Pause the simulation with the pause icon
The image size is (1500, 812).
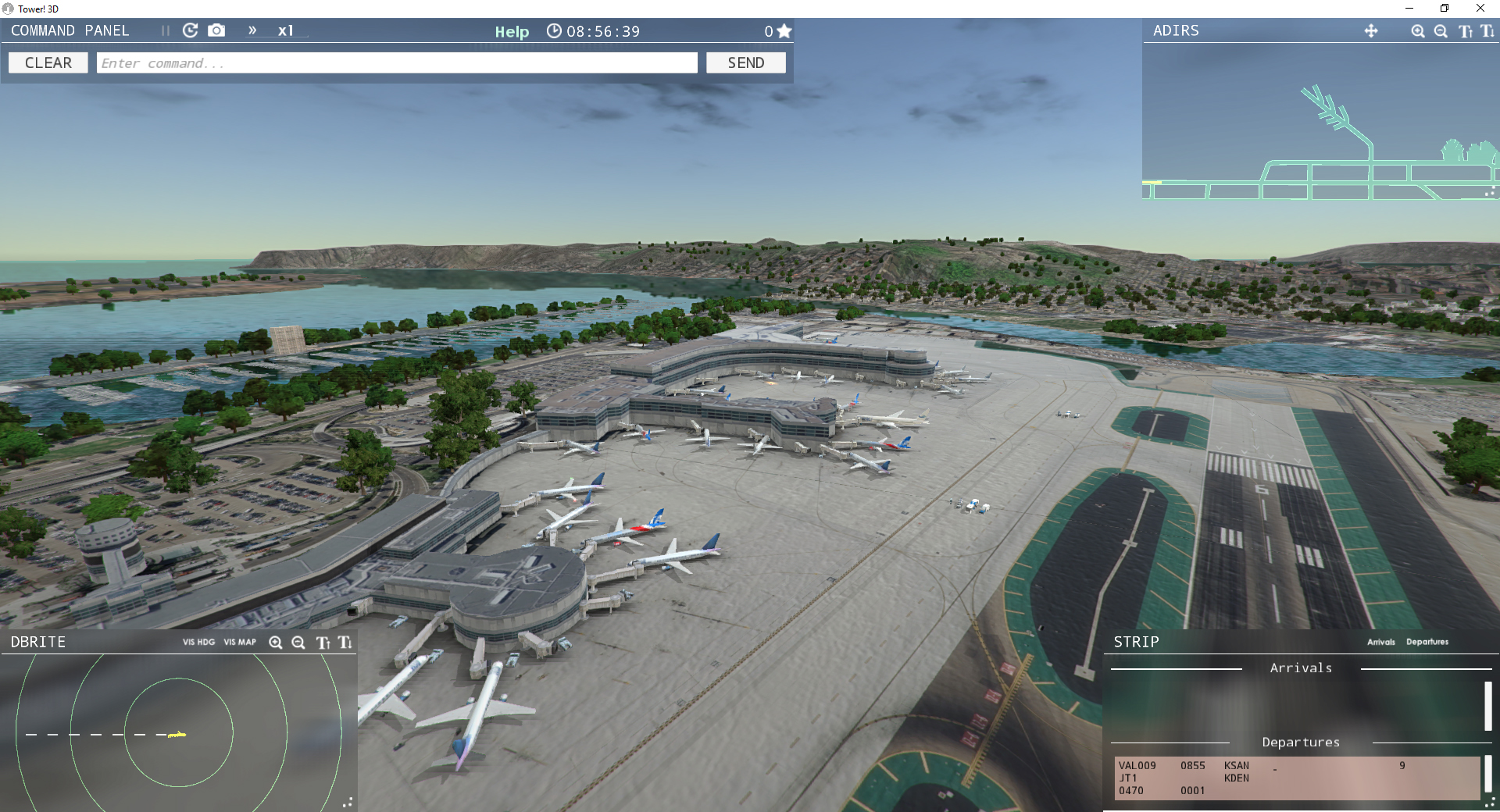165,30
